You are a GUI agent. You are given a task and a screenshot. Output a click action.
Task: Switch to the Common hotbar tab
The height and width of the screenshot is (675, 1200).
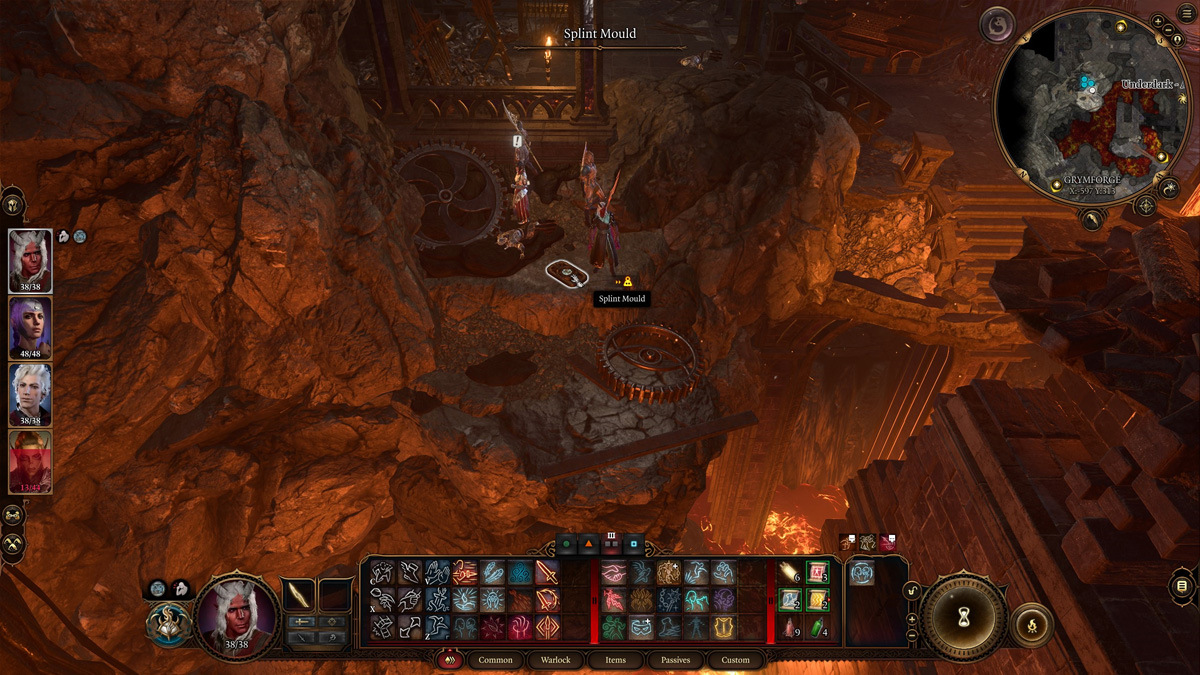495,660
